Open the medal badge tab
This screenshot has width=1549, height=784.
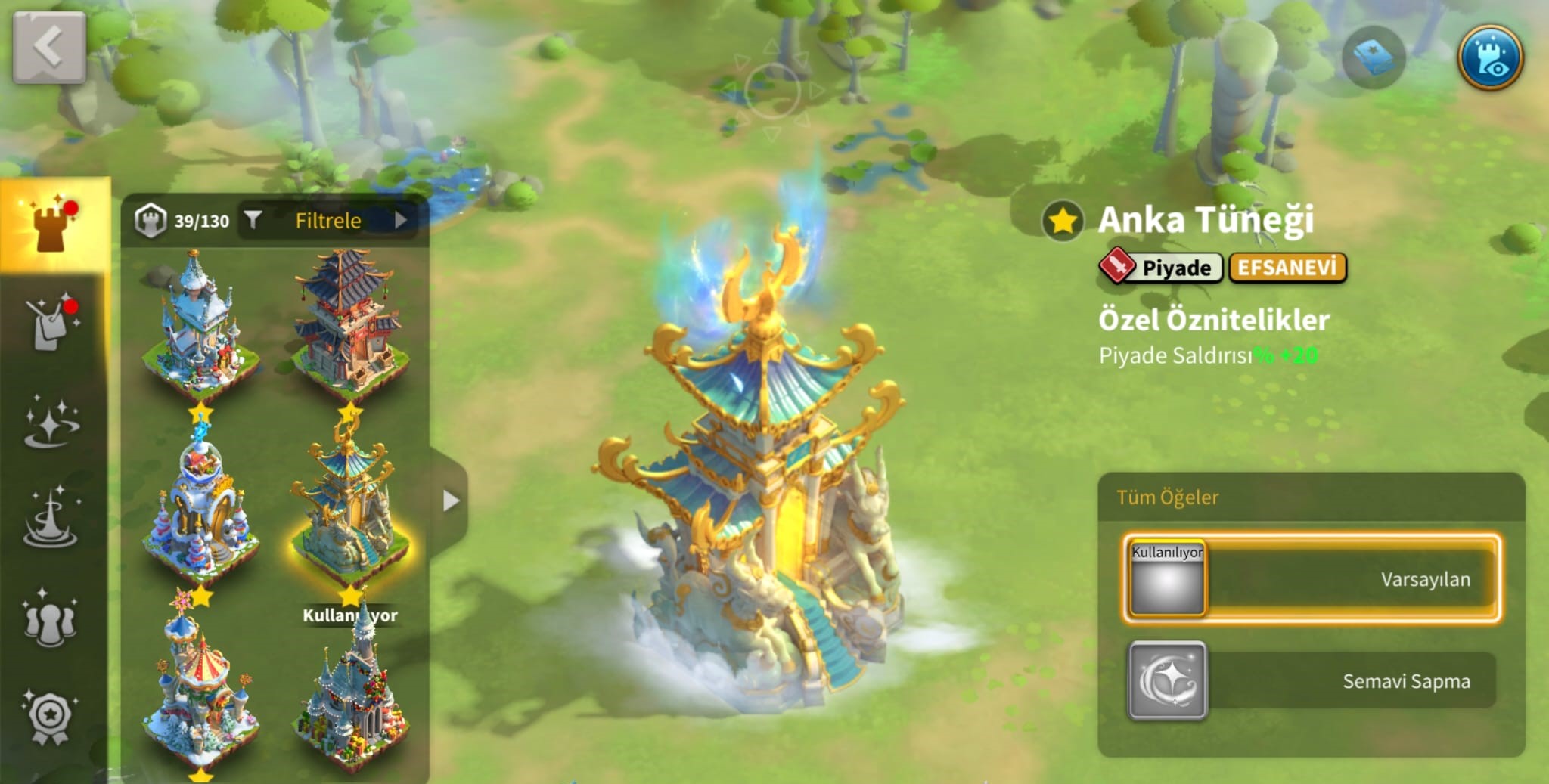(50, 716)
